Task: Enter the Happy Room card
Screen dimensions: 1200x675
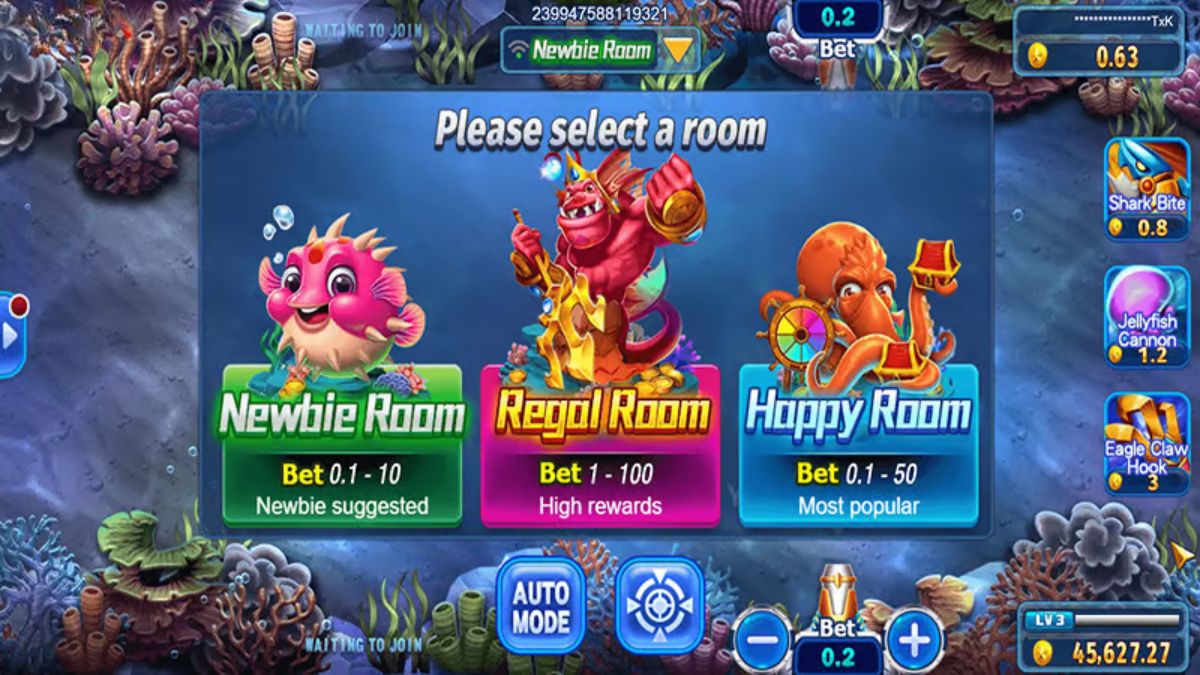Action: 858,444
